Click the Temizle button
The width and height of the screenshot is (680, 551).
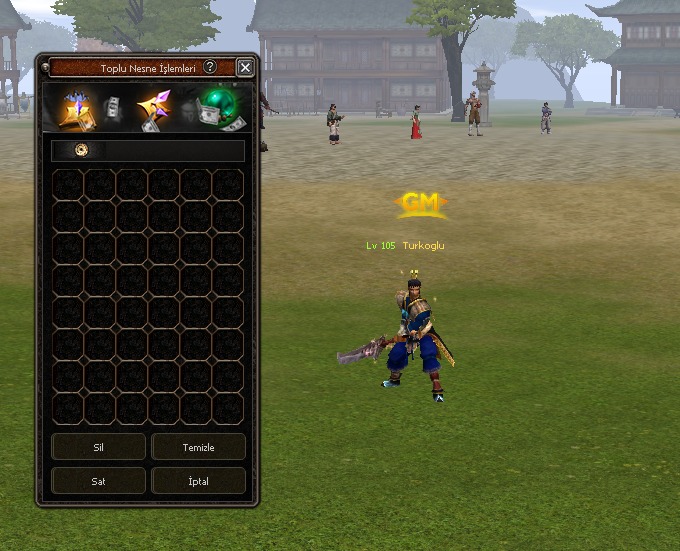(x=198, y=447)
